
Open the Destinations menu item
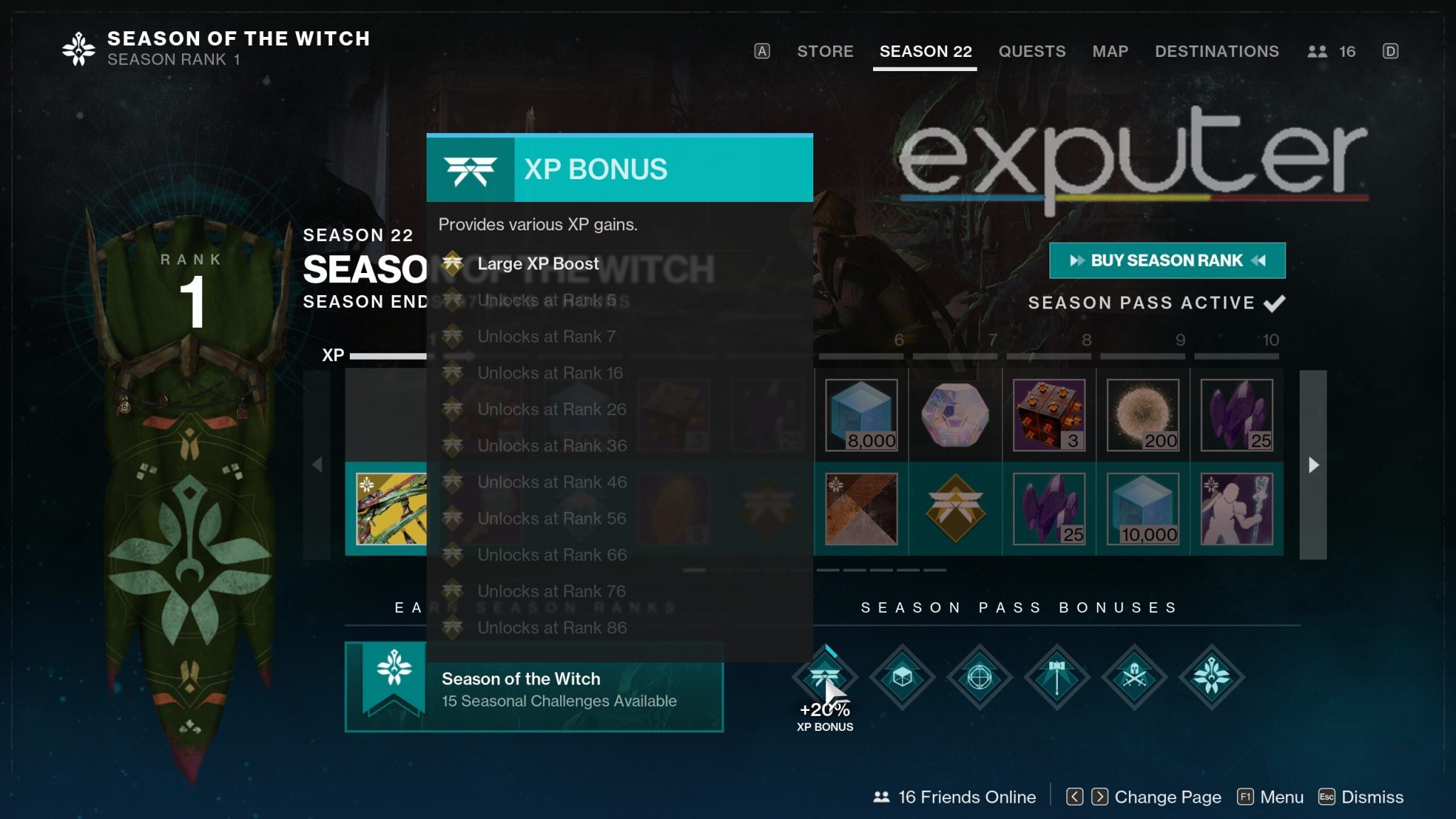click(x=1217, y=51)
